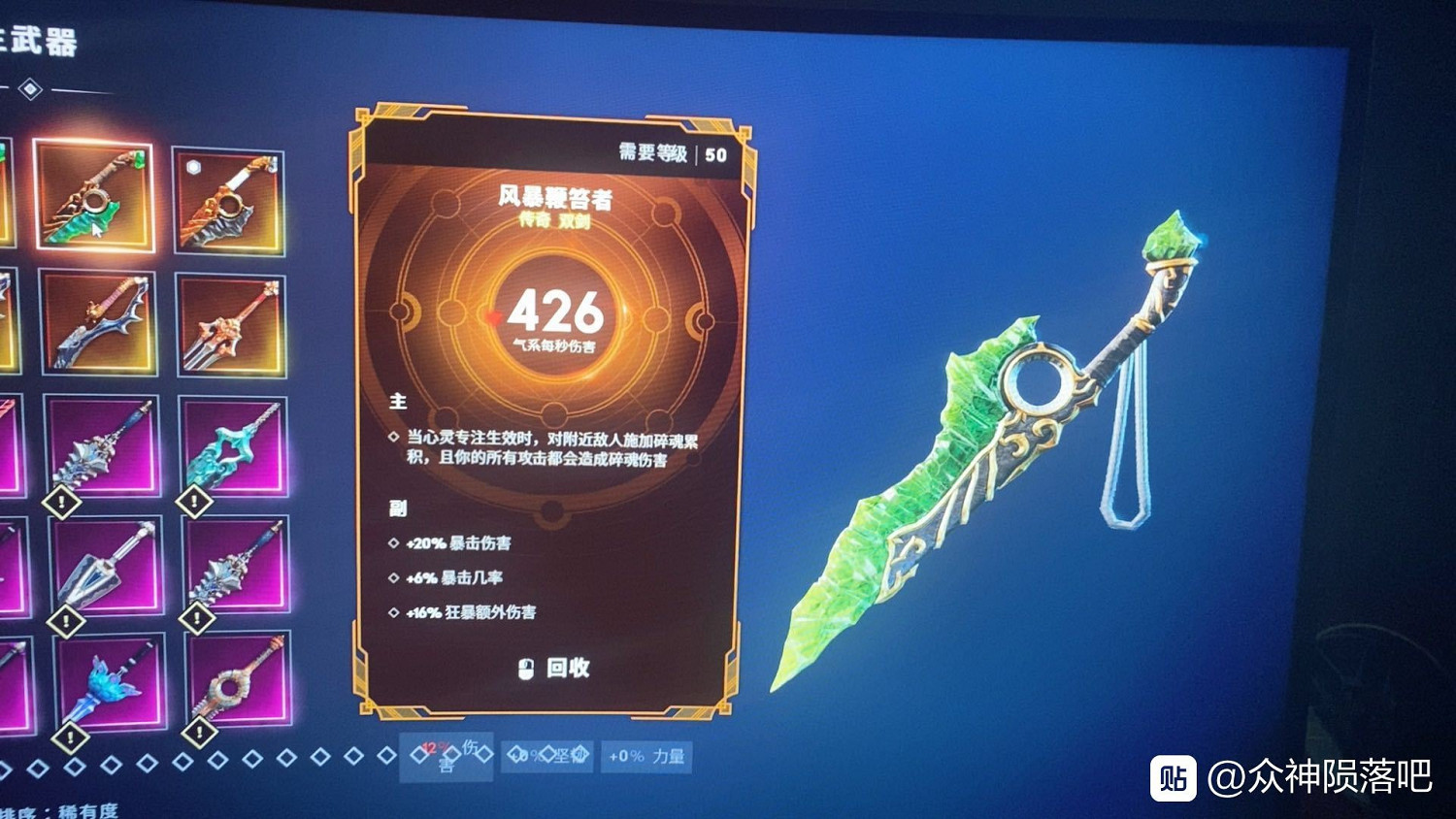The height and width of the screenshot is (819, 1456).
Task: Toggle the '!' badge under the blue hammer
Action: [x=68, y=737]
